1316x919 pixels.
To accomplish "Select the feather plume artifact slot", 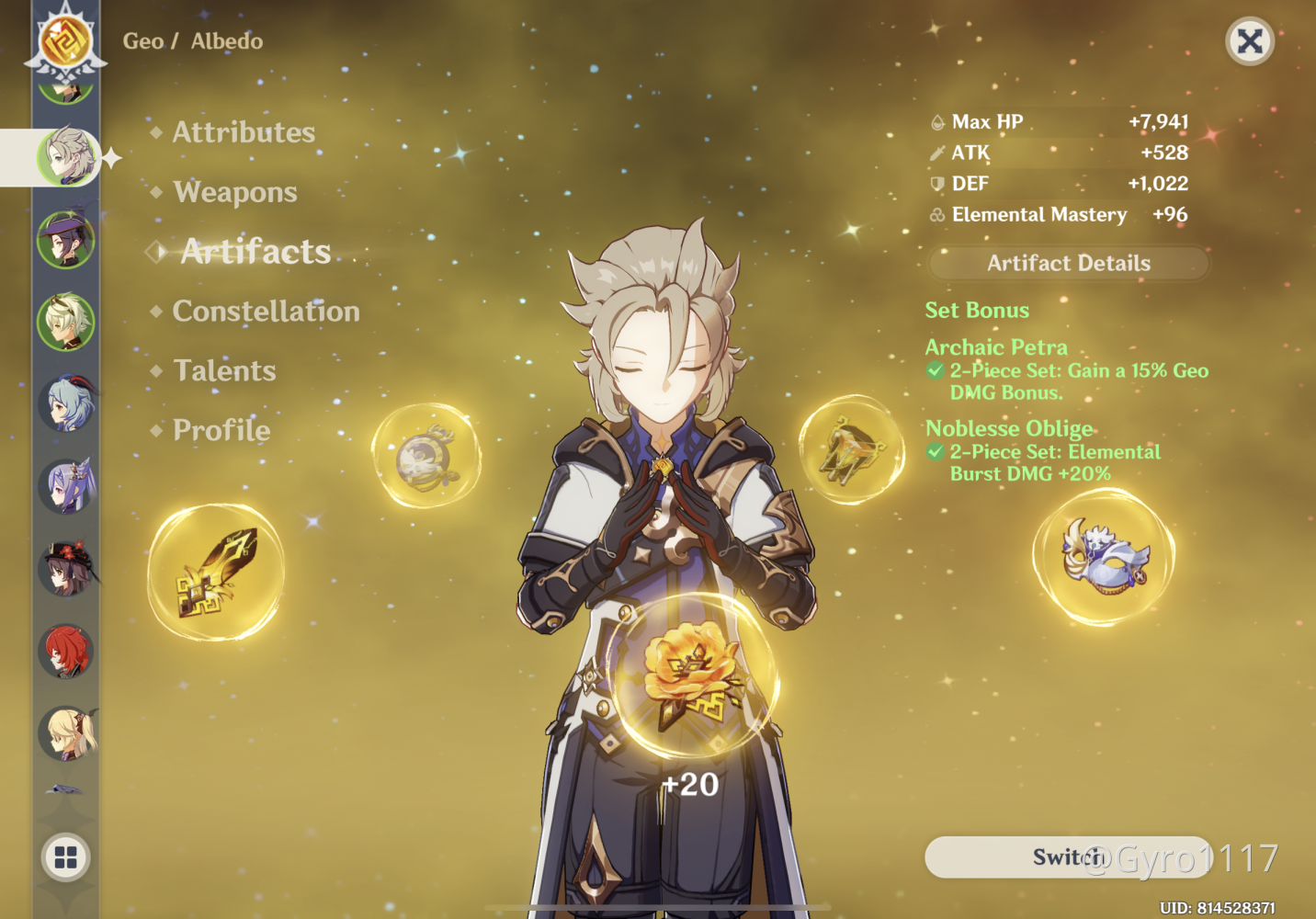I will [x=217, y=572].
